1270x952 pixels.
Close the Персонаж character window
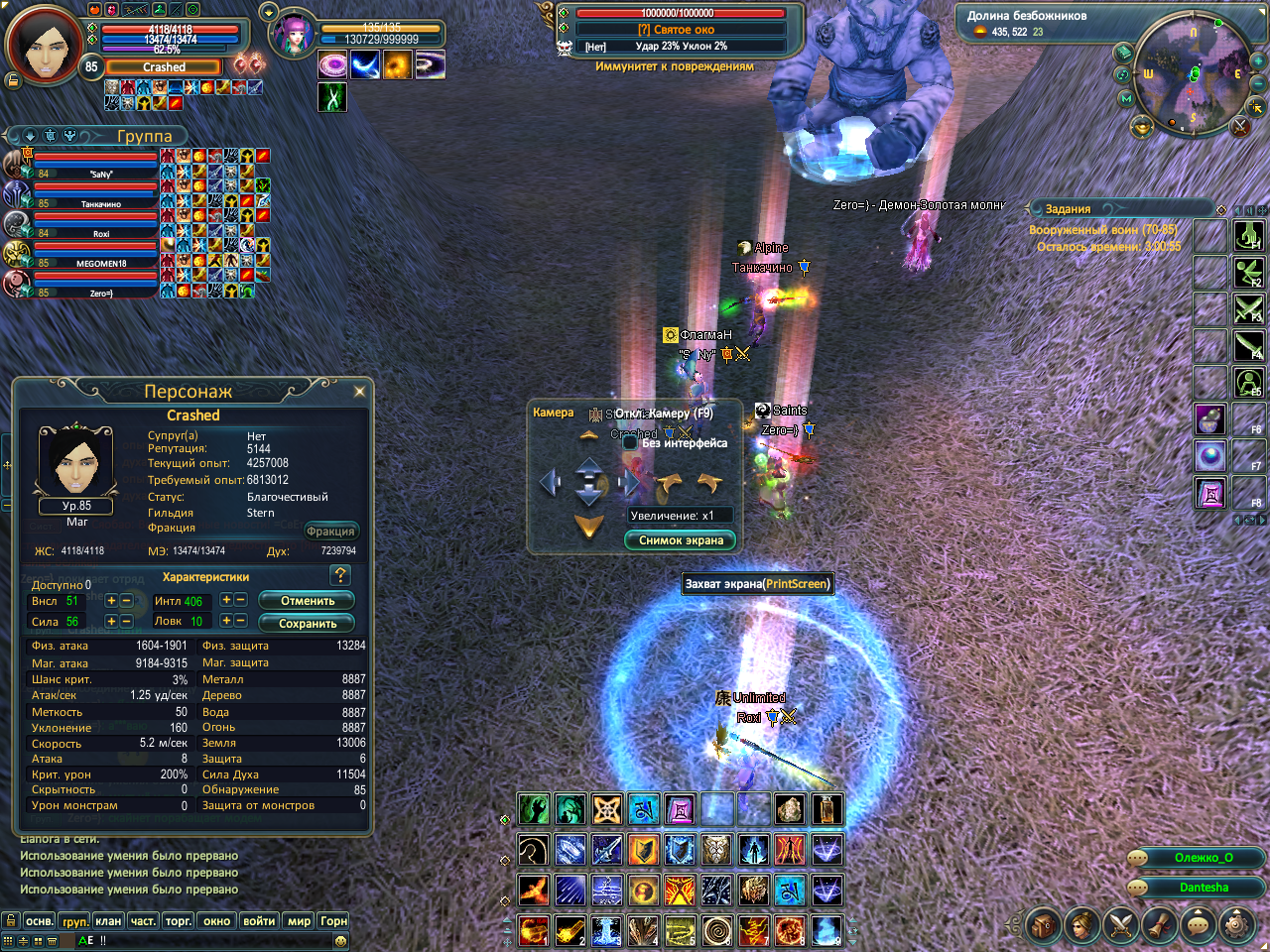[x=359, y=392]
